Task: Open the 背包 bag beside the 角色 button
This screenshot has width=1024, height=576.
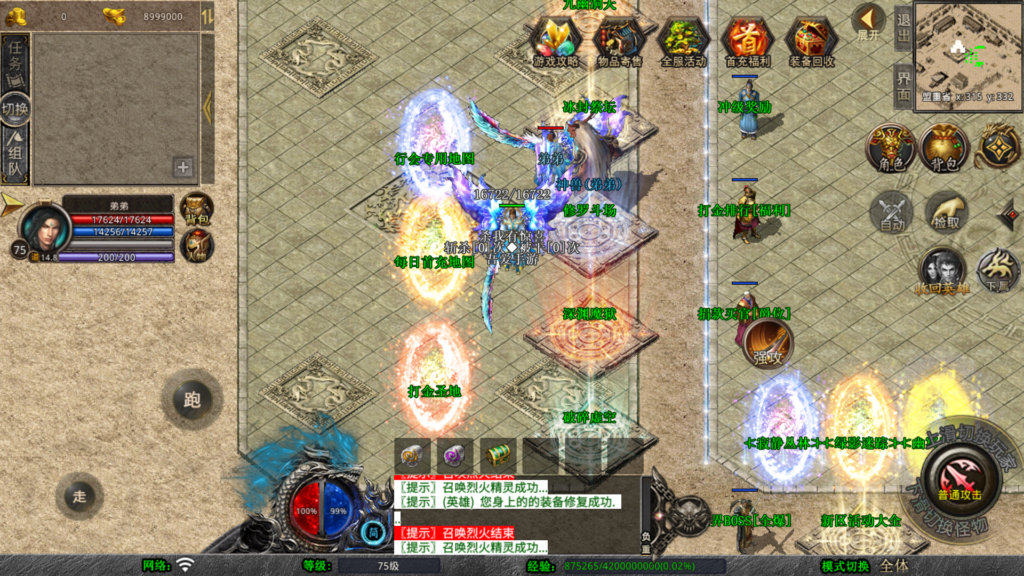Action: coord(943,148)
